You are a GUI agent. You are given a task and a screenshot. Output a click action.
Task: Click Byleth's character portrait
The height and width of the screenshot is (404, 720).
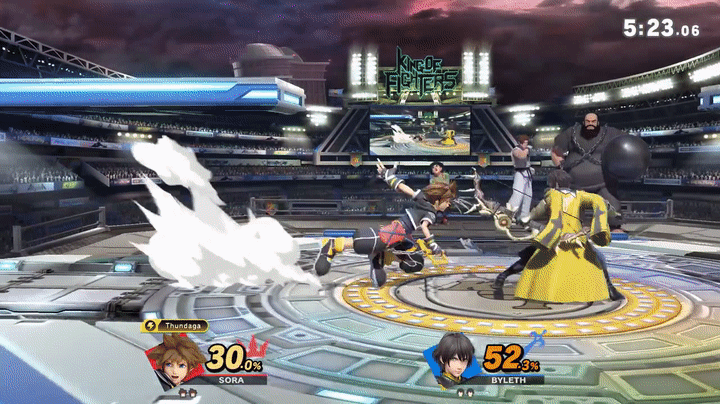coord(455,358)
